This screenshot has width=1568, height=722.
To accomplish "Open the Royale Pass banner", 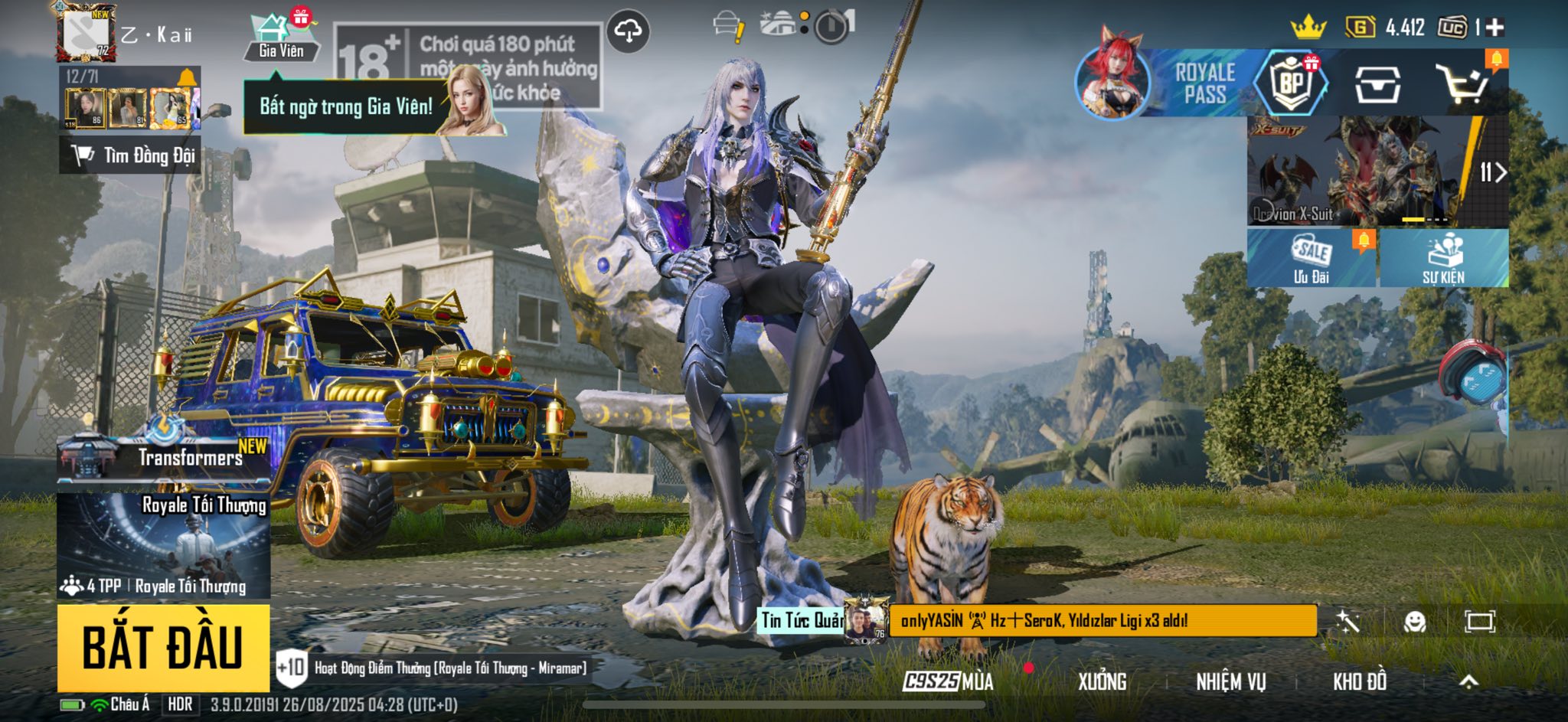I will tap(1164, 83).
